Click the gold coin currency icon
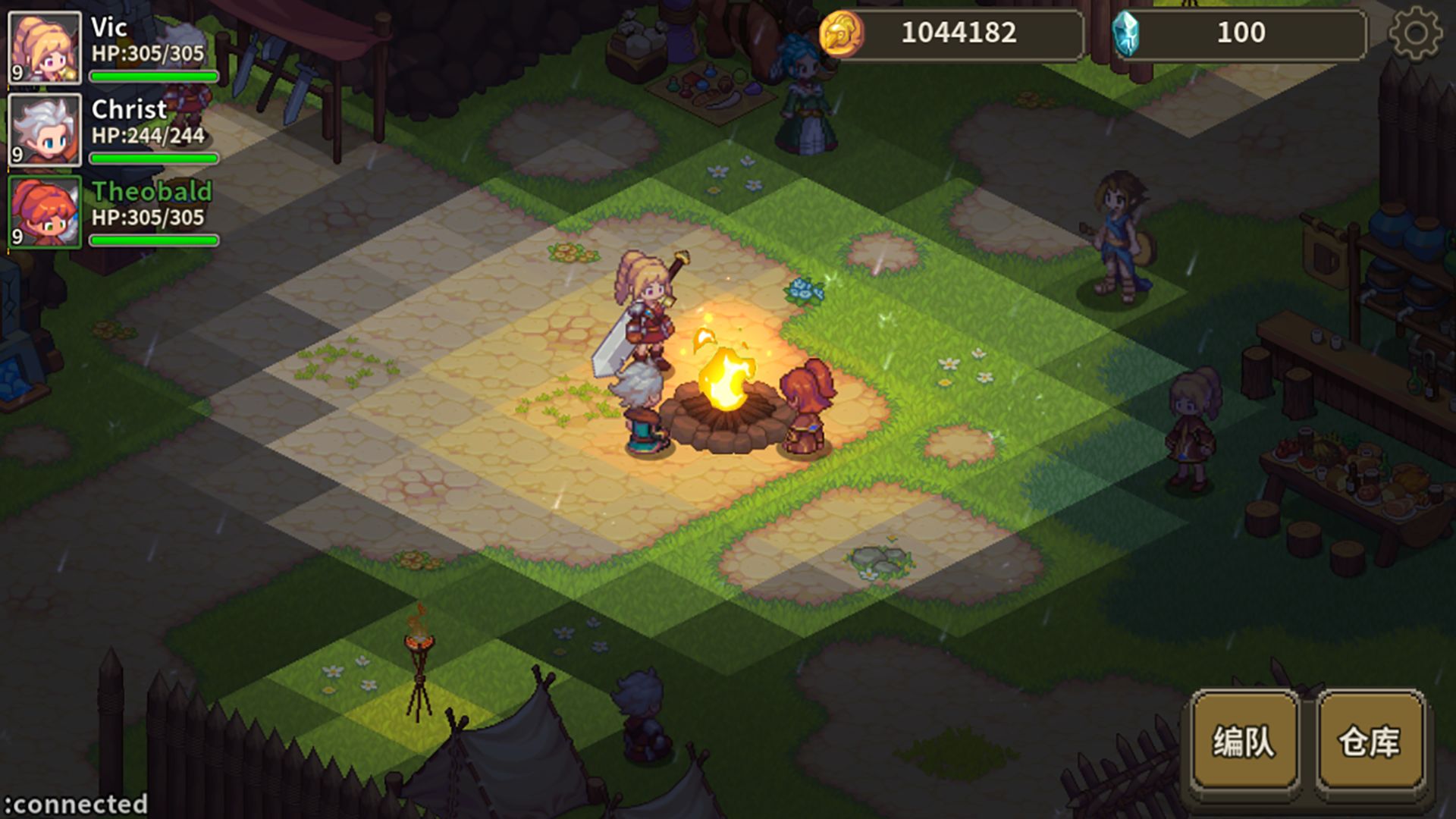 click(x=841, y=33)
